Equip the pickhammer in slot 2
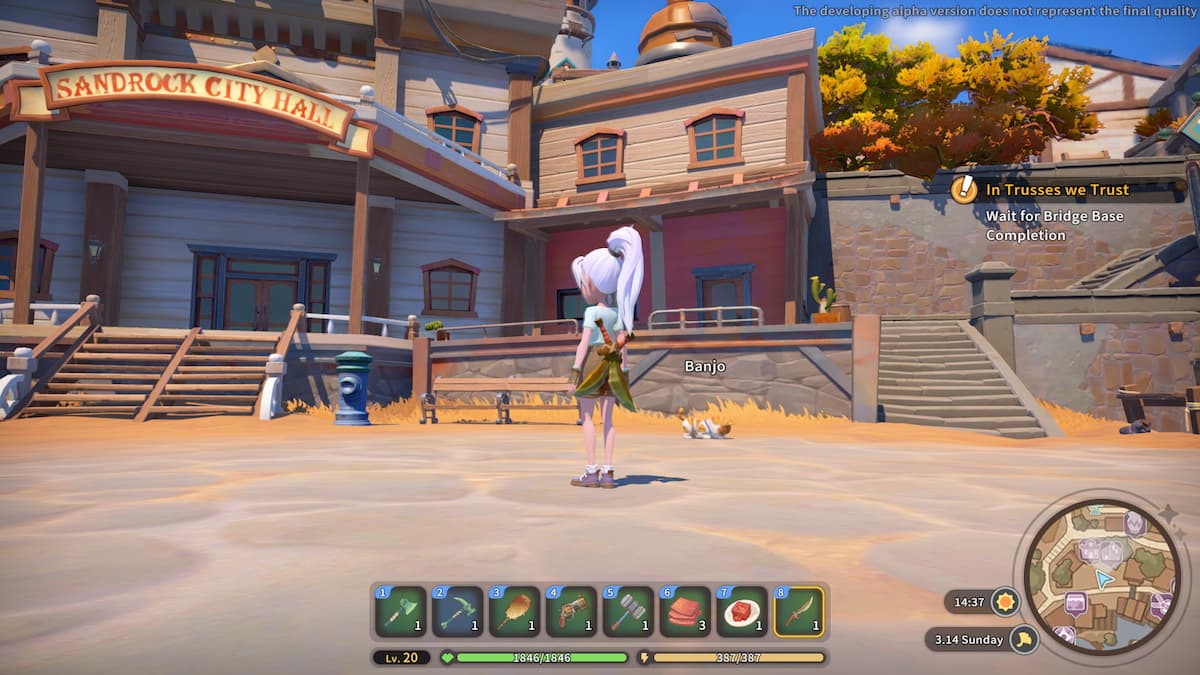This screenshot has height=675, width=1200. [x=457, y=612]
